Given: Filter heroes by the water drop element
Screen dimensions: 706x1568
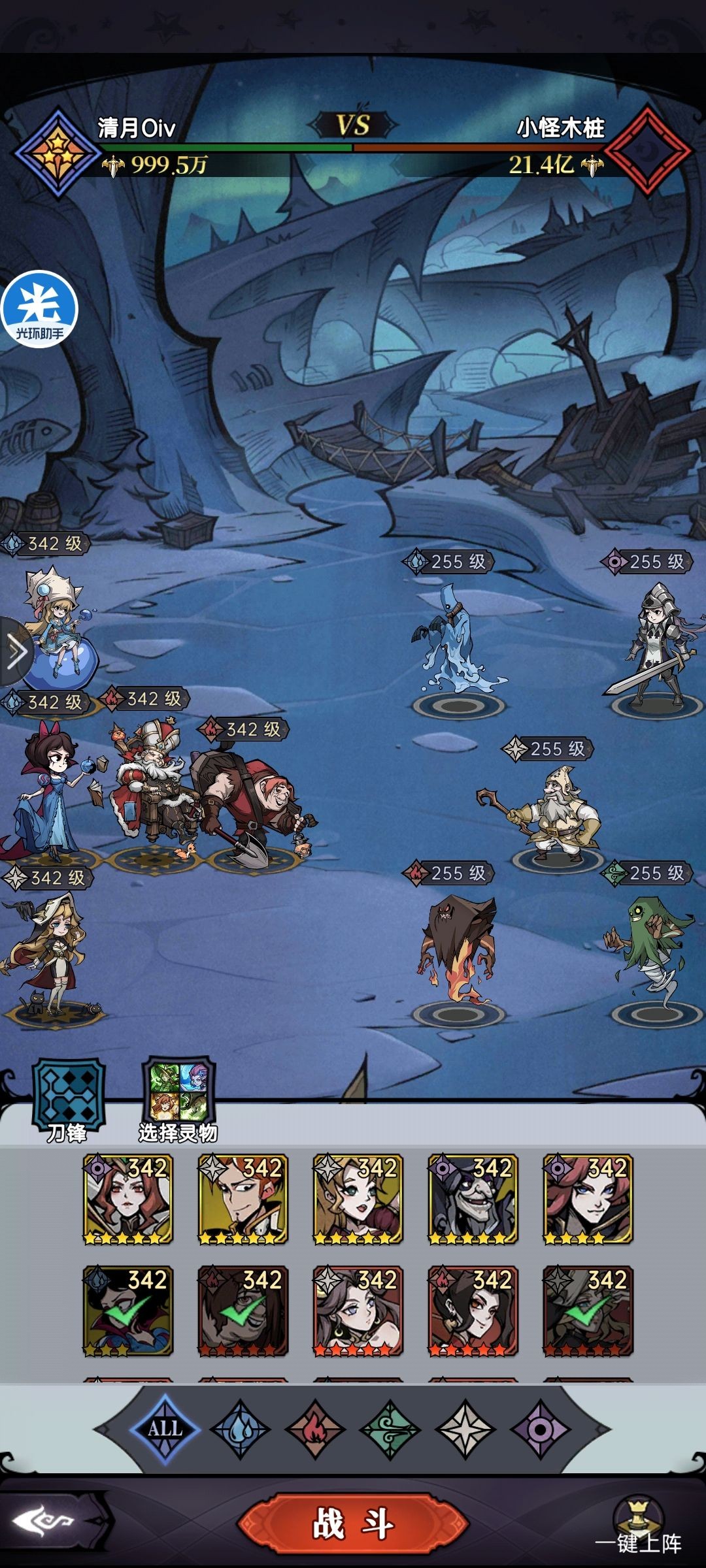Looking at the screenshot, I should pyautogui.click(x=240, y=1429).
